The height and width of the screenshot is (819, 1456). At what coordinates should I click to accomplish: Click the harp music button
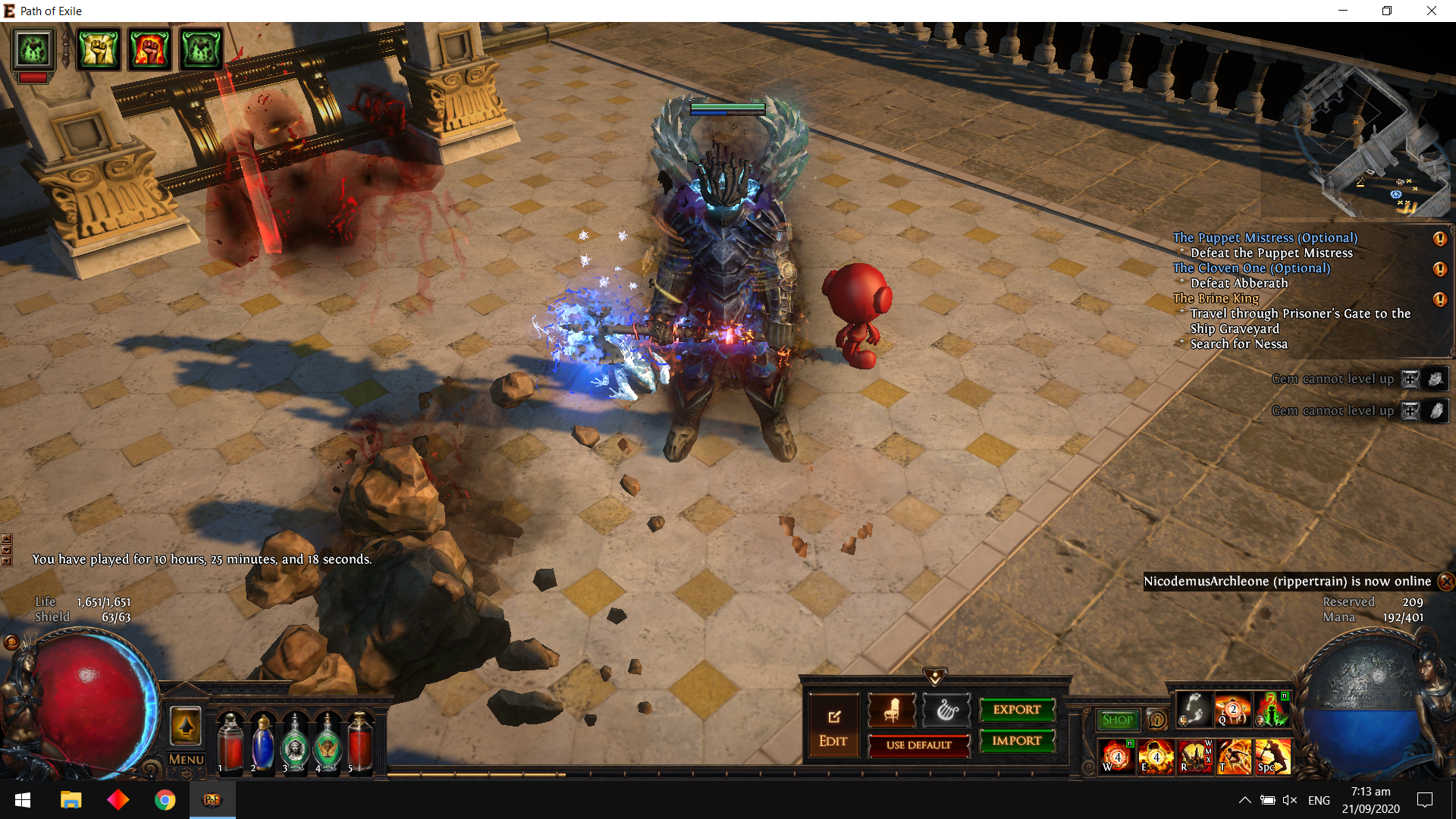point(946,711)
